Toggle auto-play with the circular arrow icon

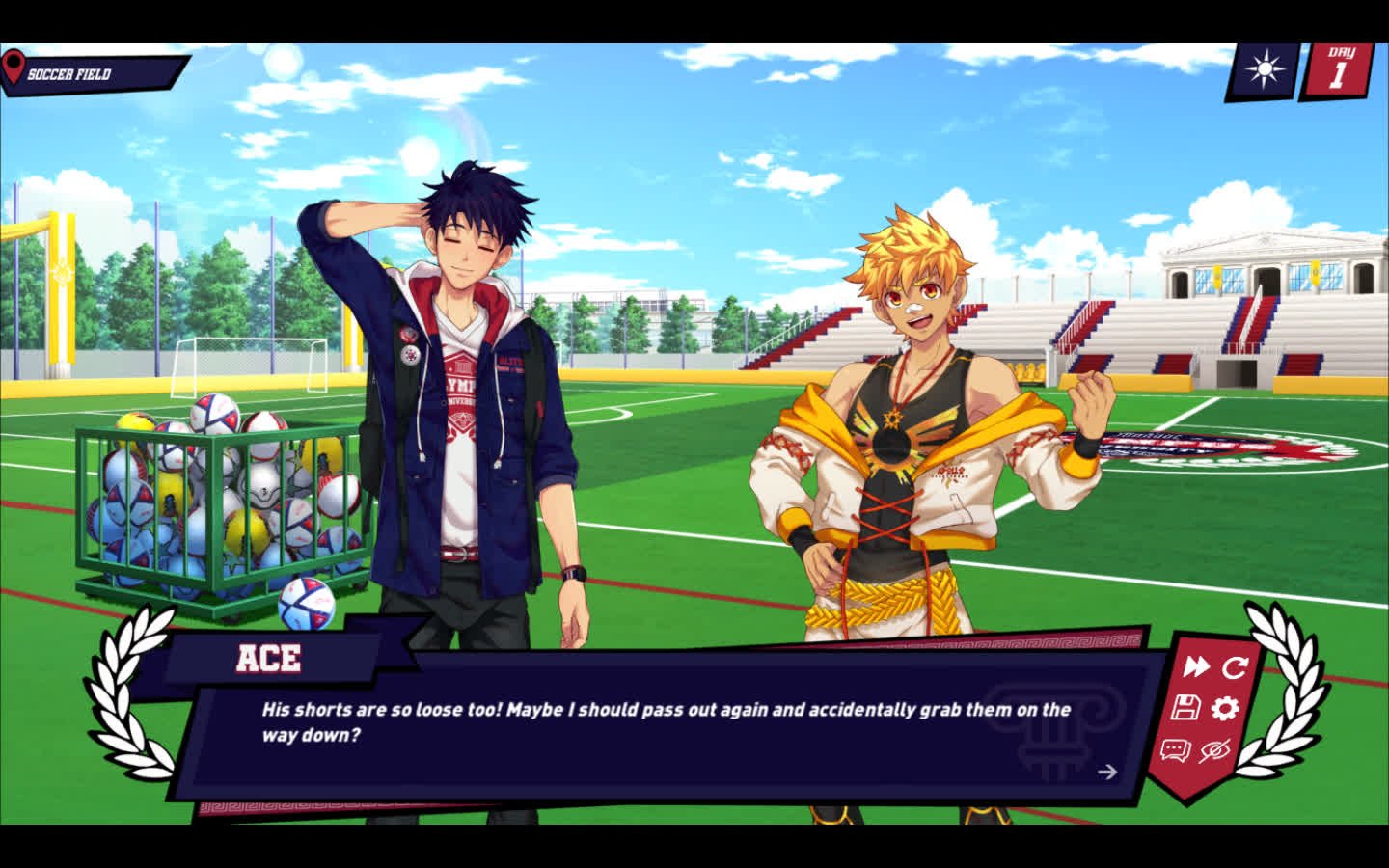click(1235, 666)
